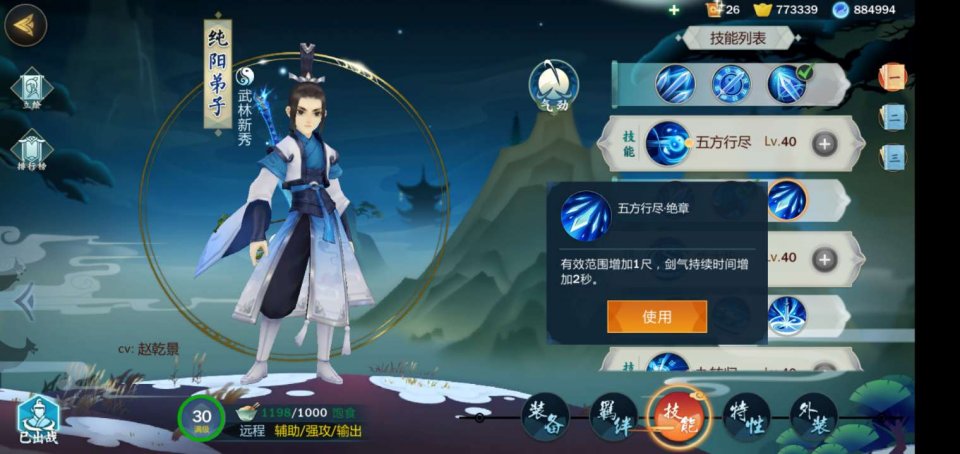This screenshot has height=454, width=960.
Task: Choose the checked skill variant icon
Action: pos(787,83)
